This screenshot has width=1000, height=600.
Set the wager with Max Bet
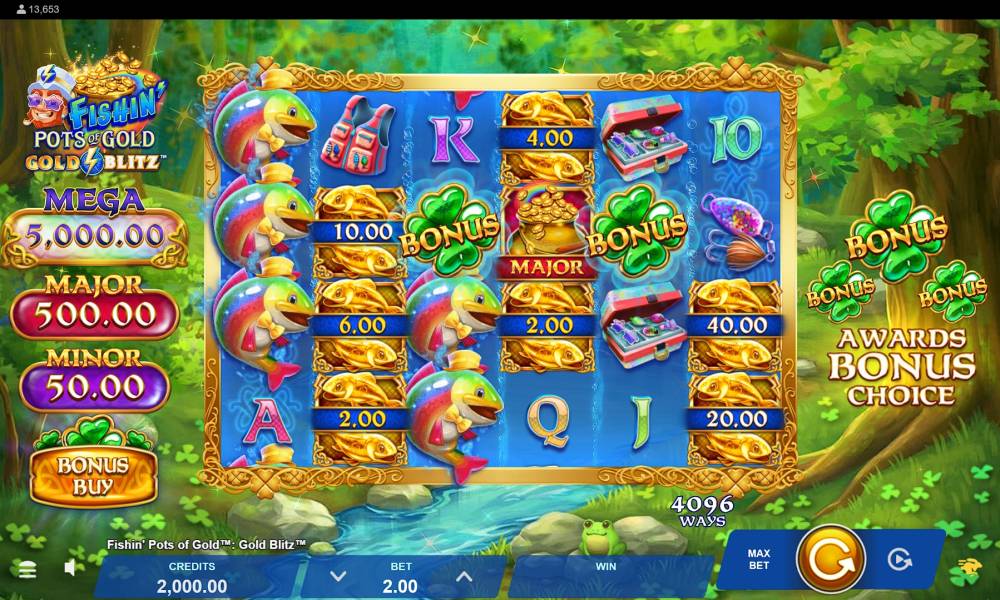pos(759,559)
